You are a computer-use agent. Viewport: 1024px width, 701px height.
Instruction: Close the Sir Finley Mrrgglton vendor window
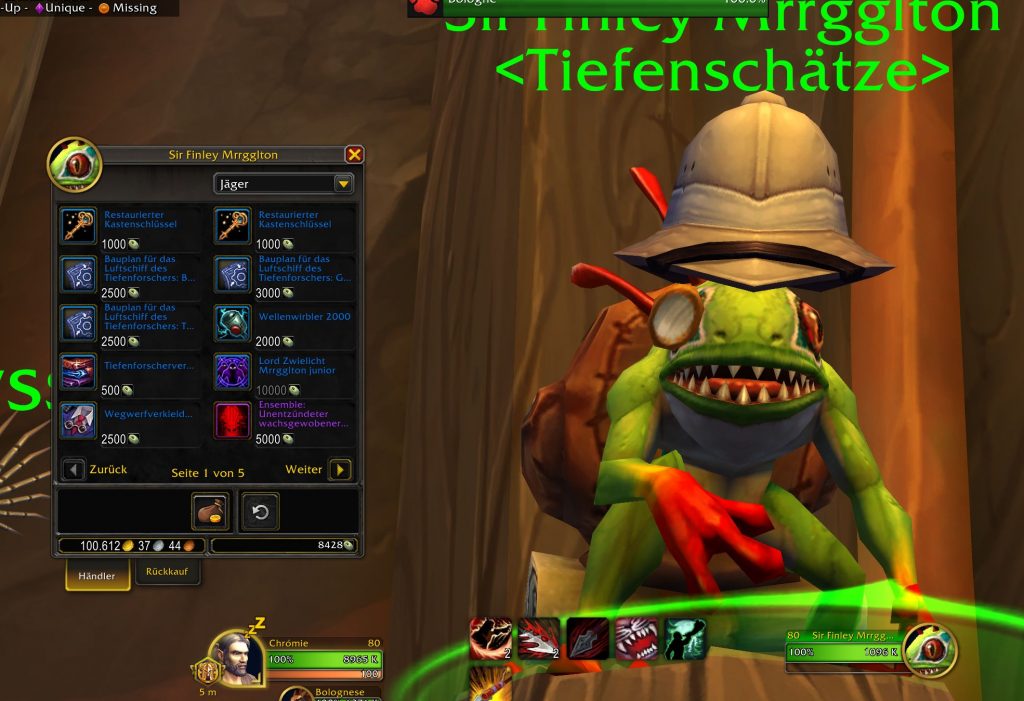[x=354, y=155]
